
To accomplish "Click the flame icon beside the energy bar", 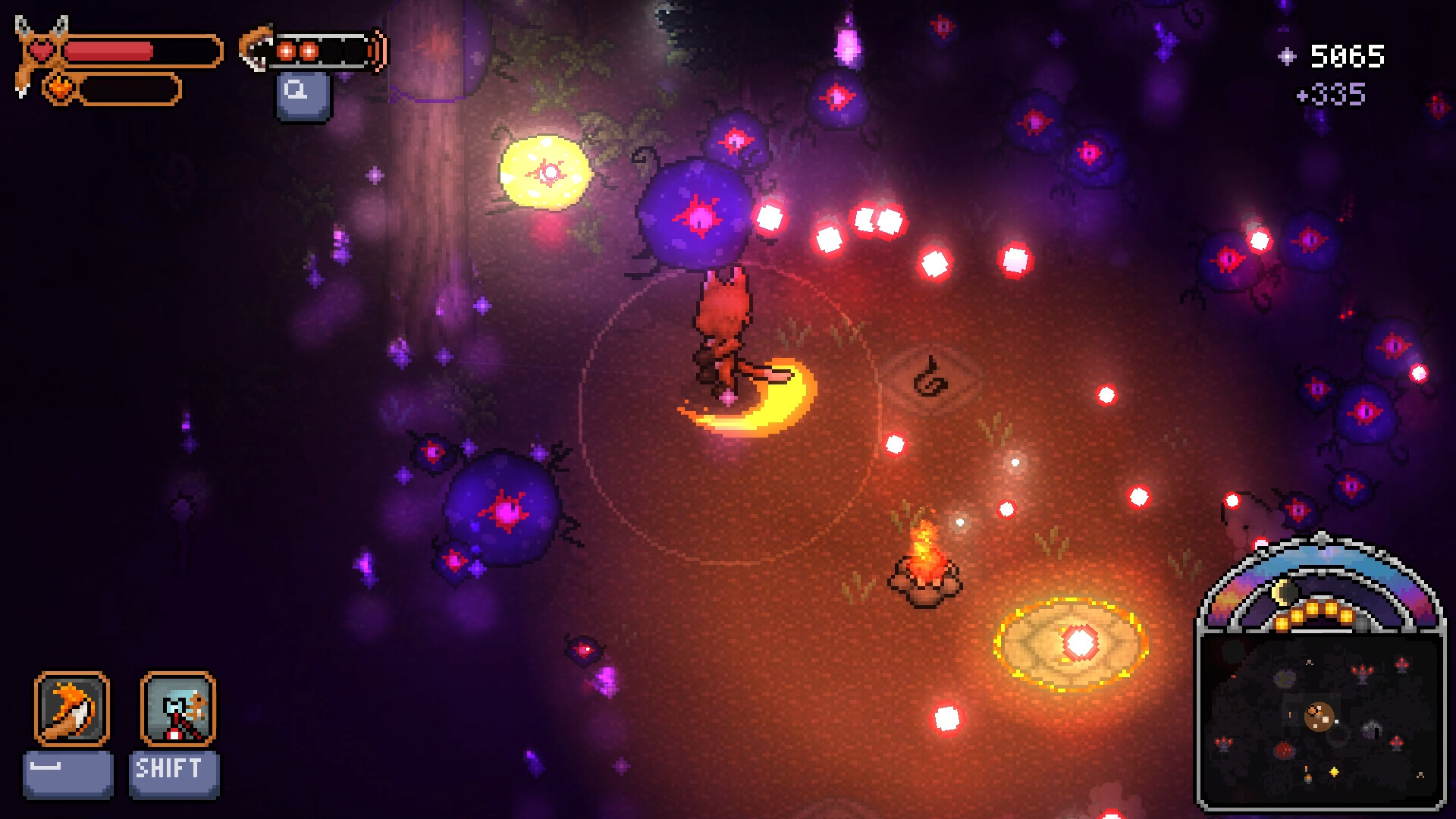I will [61, 88].
